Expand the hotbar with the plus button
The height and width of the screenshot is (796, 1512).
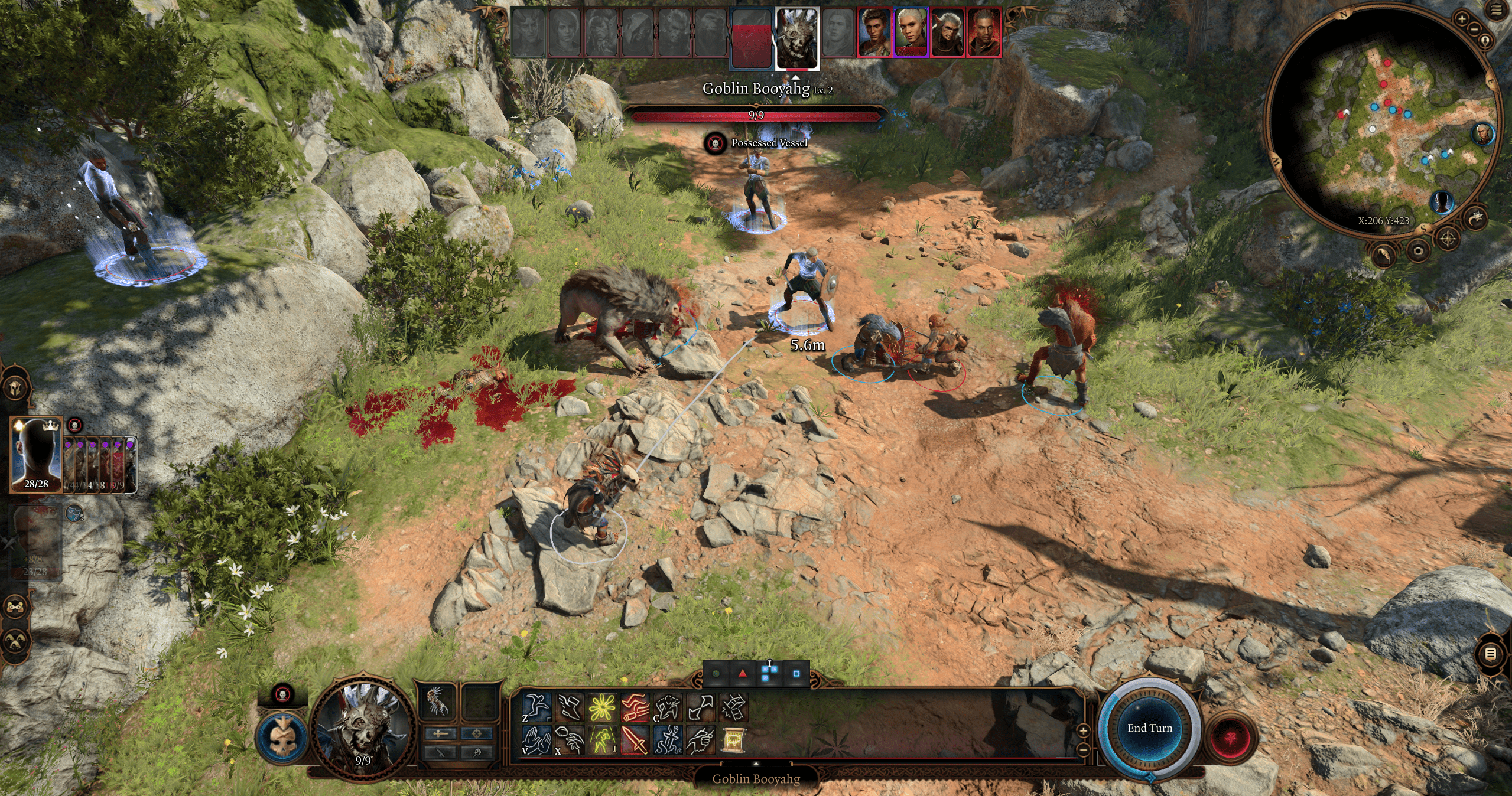coord(1083,730)
